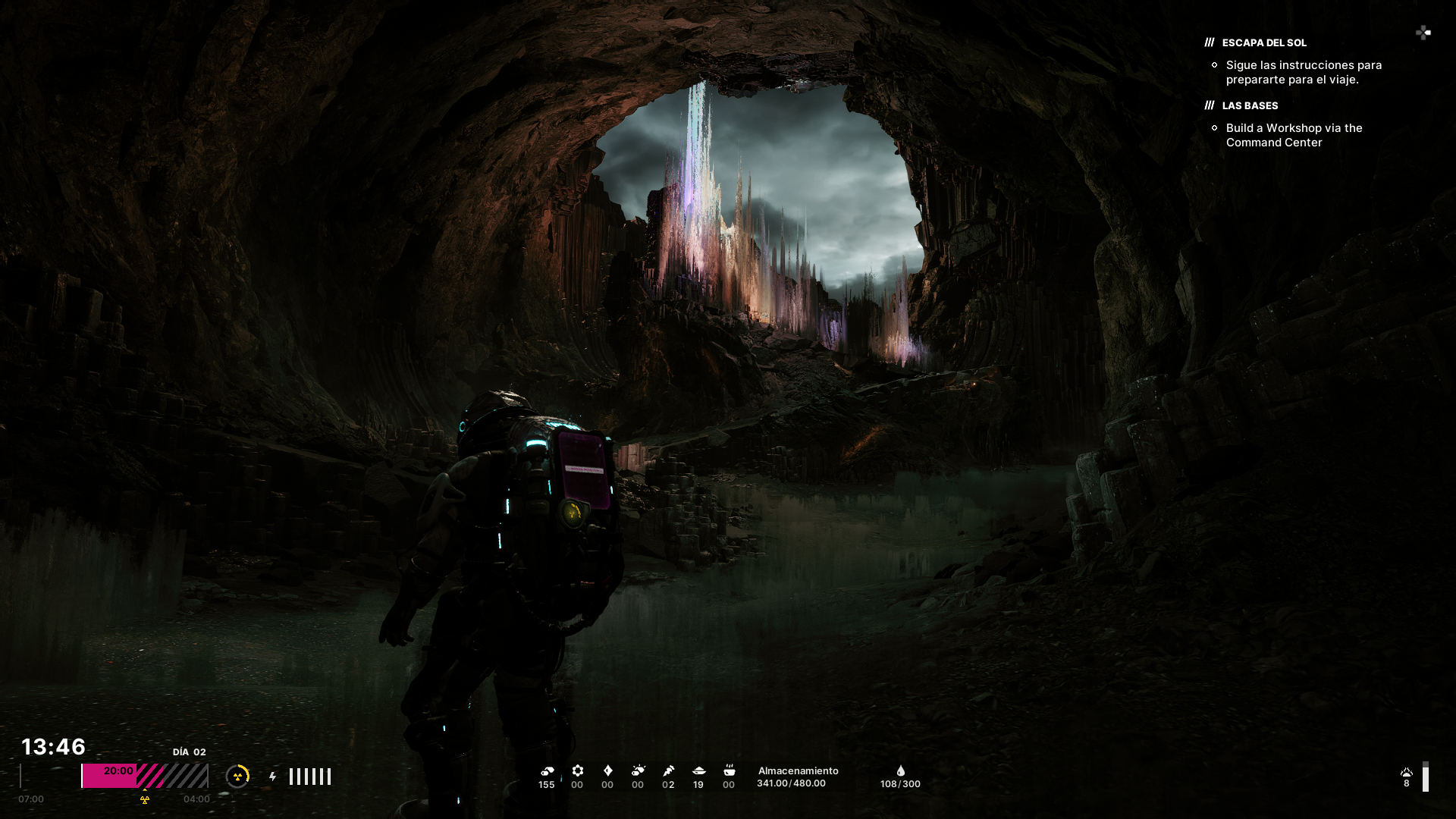
Task: Click the radiation gauge icon
Action: [x=237, y=776]
